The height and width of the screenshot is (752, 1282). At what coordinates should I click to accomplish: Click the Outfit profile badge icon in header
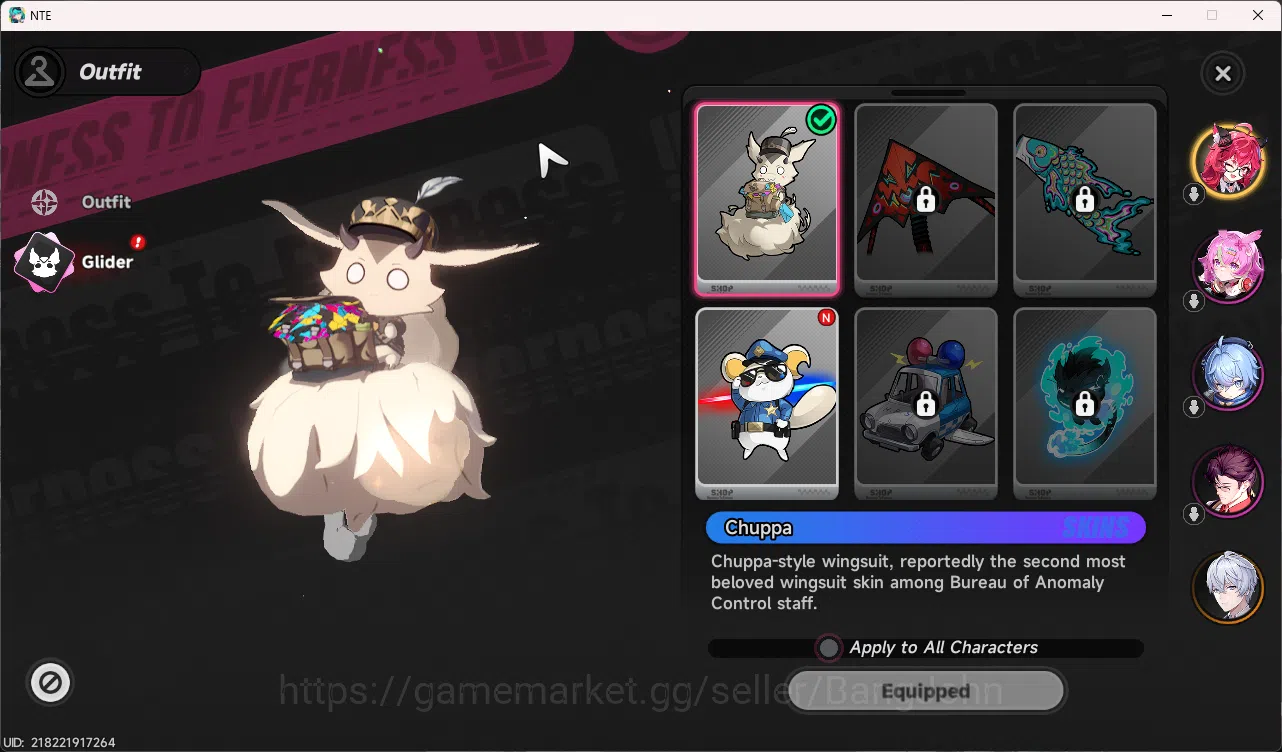[40, 71]
